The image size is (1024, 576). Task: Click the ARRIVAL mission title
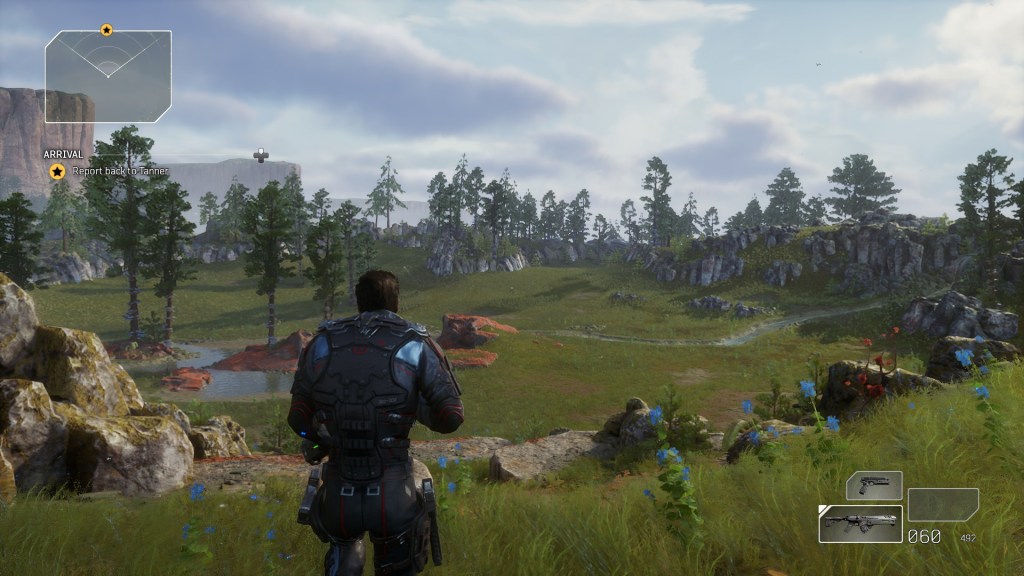click(x=62, y=155)
